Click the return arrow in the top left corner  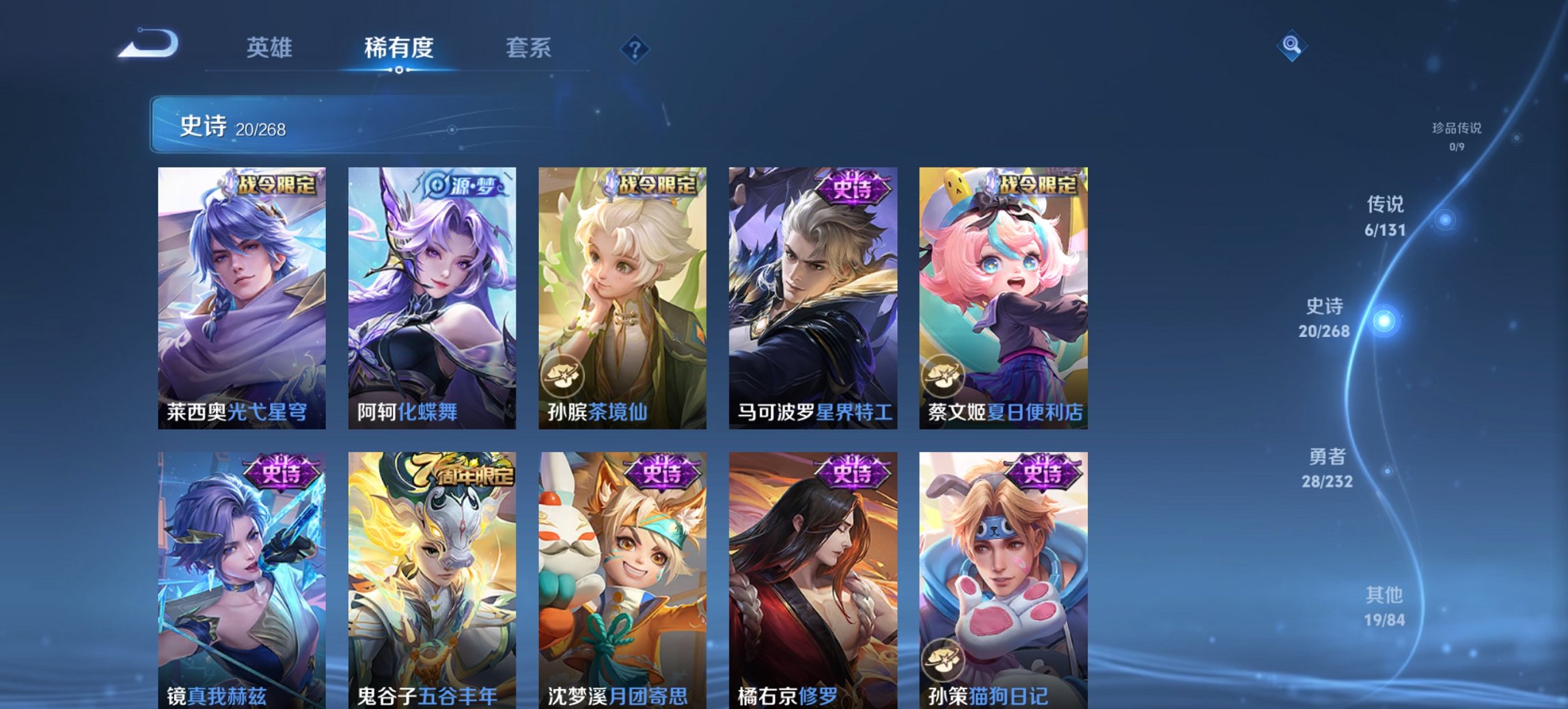tap(149, 42)
